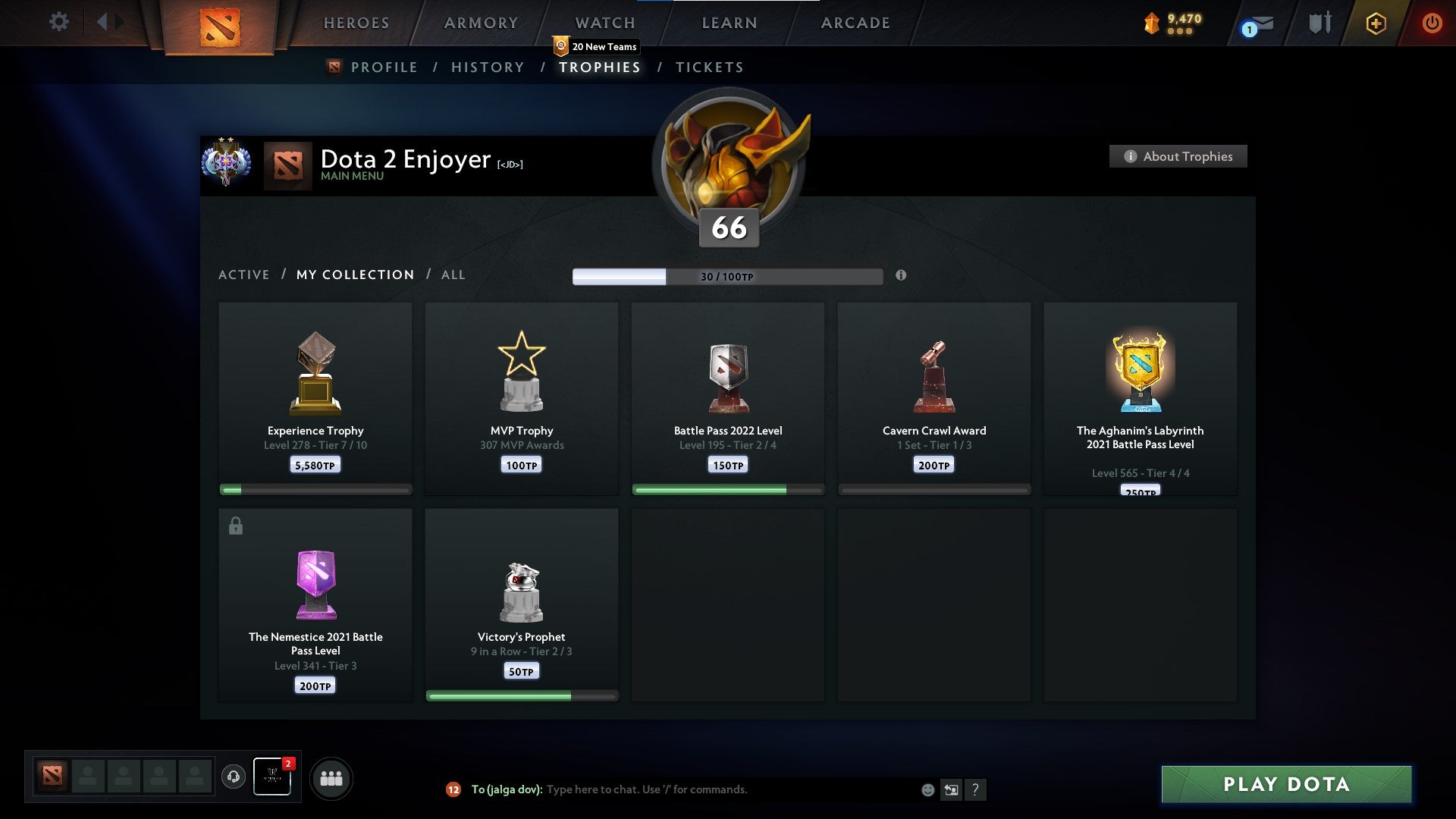The image size is (1456, 819).
Task: Click the gold plus hexagon Dota Plus icon
Action: tap(1377, 23)
